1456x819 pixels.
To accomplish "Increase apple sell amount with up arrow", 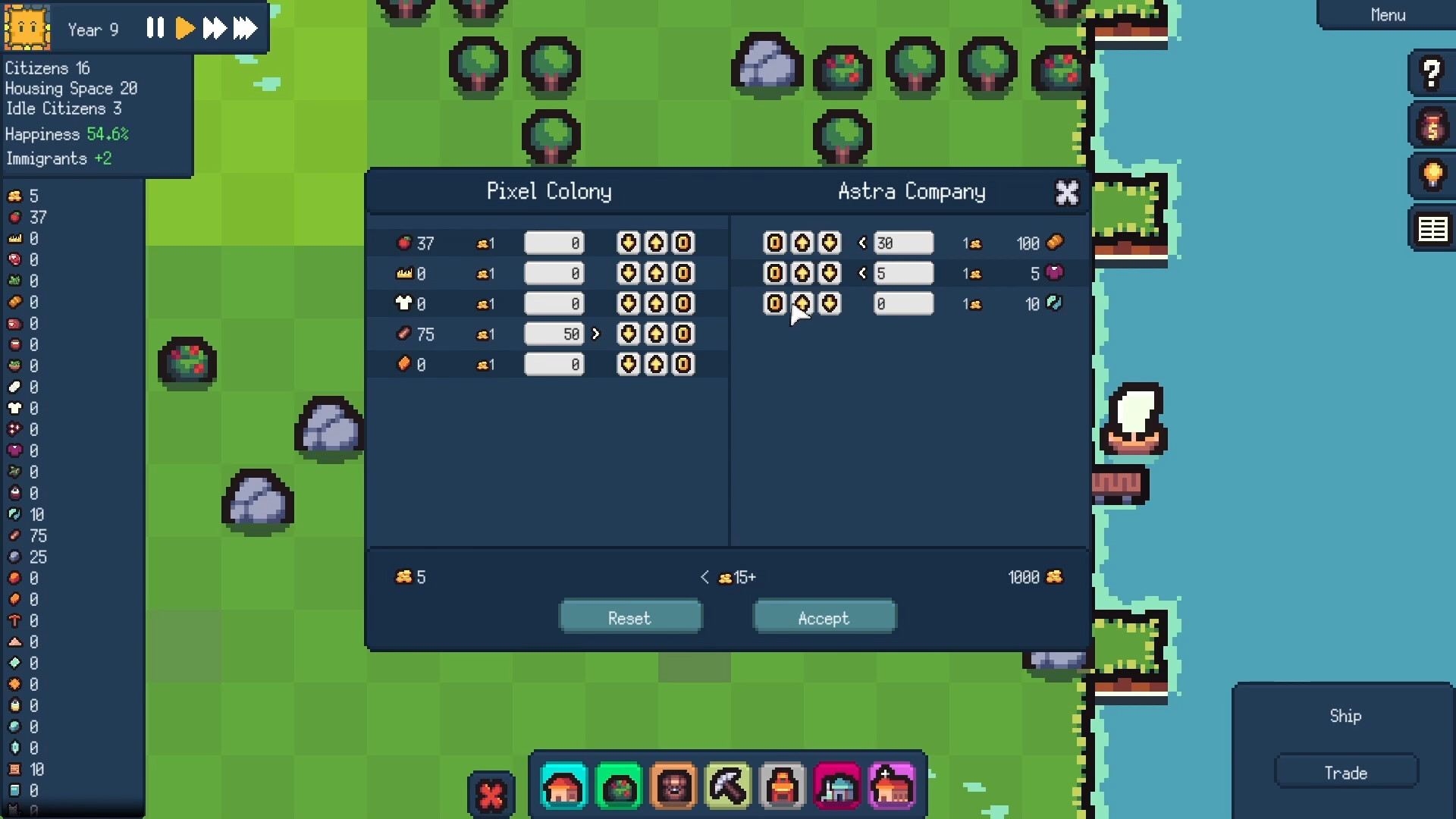I will (x=656, y=243).
